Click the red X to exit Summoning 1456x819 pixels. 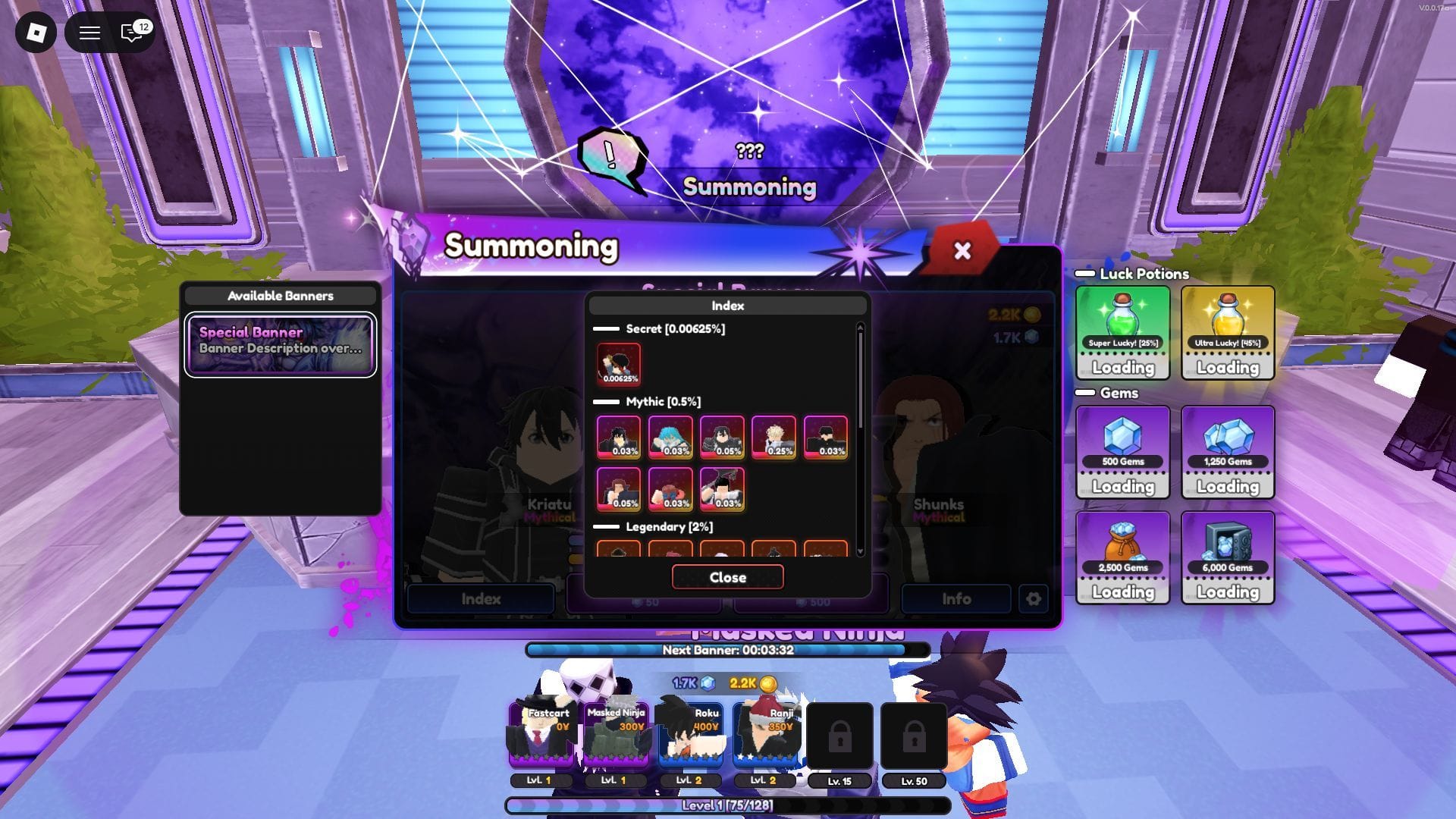pos(962,251)
